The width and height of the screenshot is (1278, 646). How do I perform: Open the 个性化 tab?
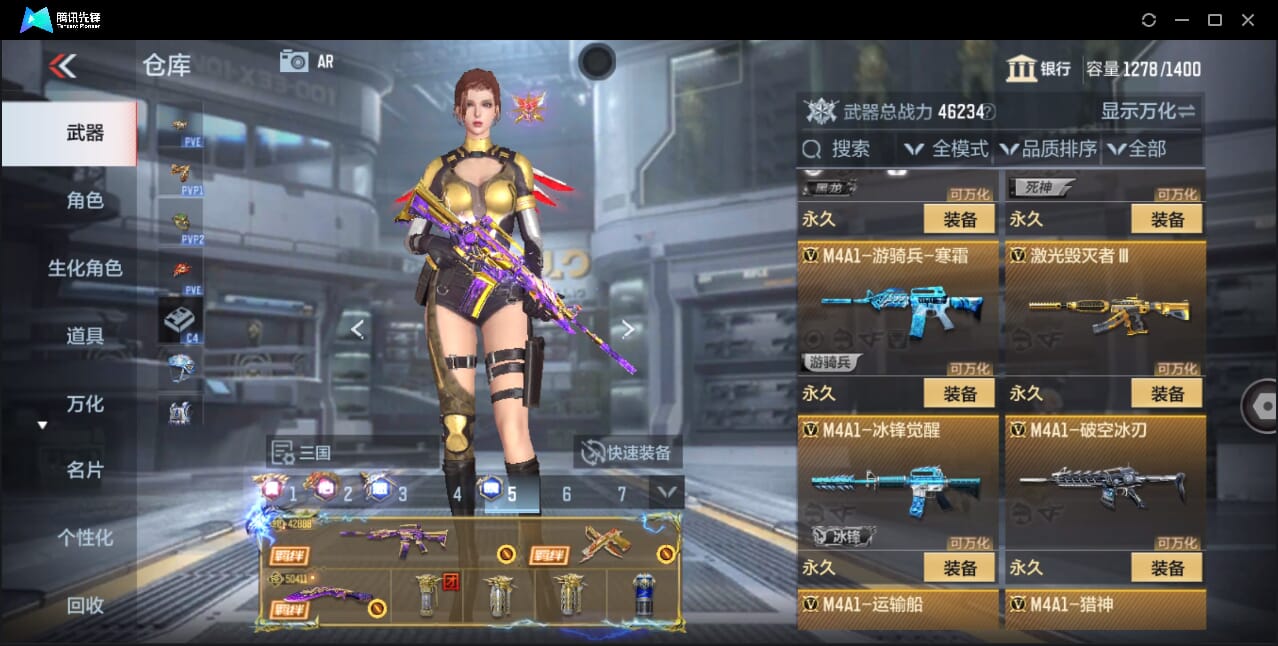point(85,538)
